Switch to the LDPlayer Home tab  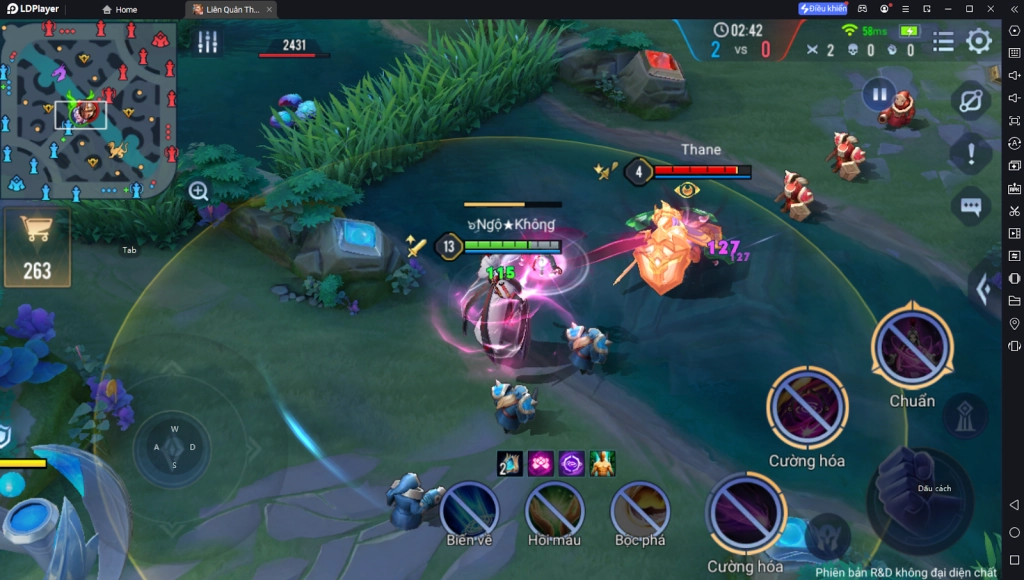pos(119,9)
